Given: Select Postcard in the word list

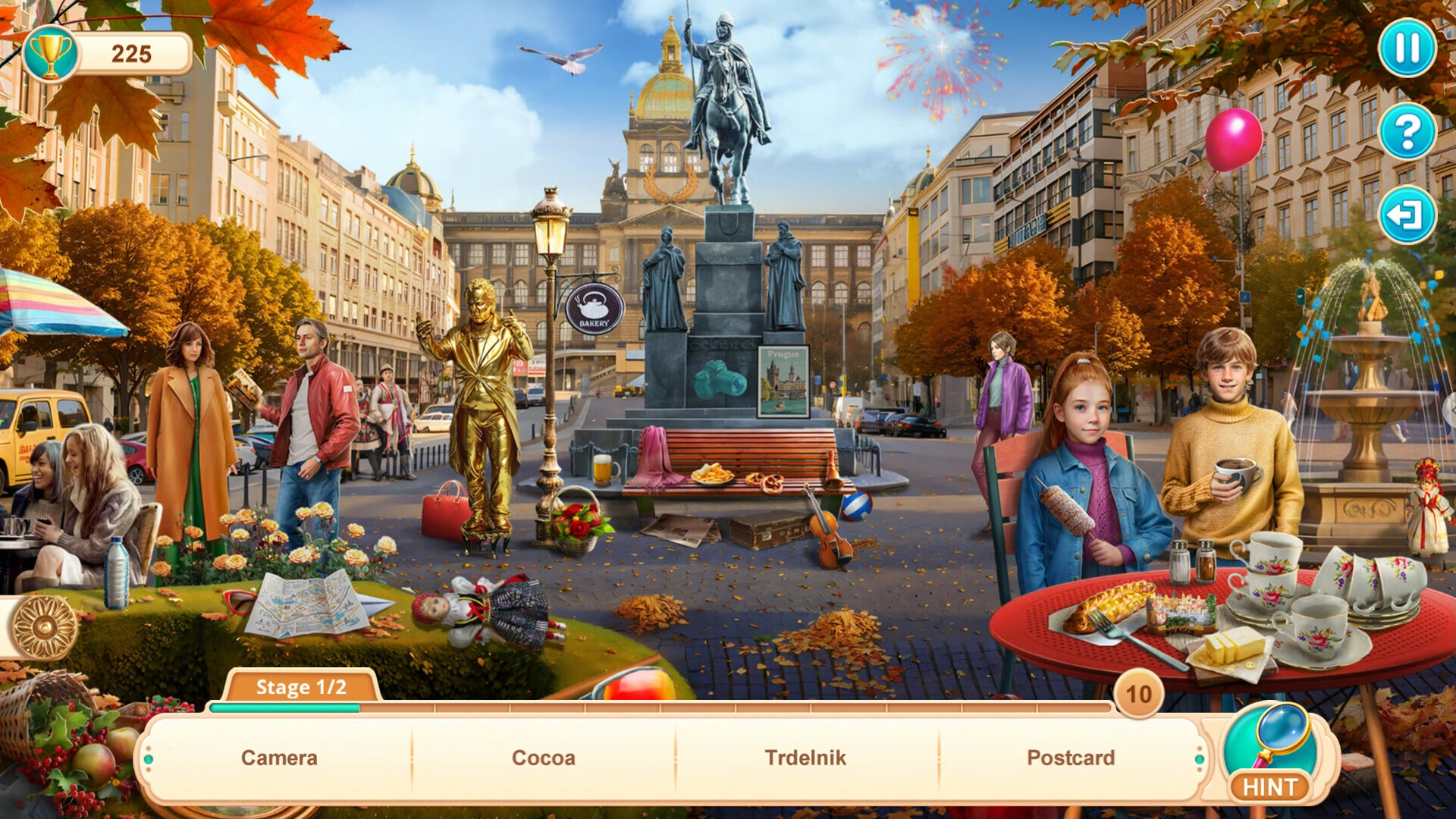Looking at the screenshot, I should click(1070, 757).
